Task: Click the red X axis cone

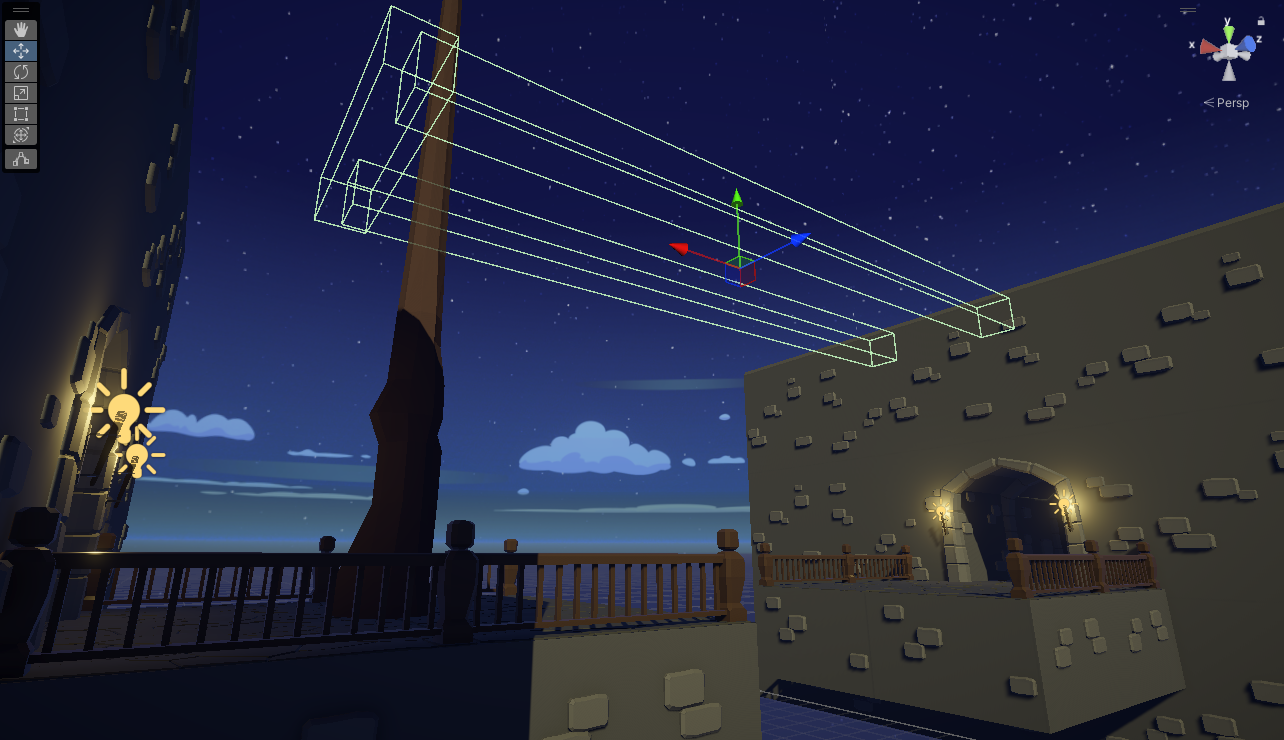Action: coord(1210,47)
